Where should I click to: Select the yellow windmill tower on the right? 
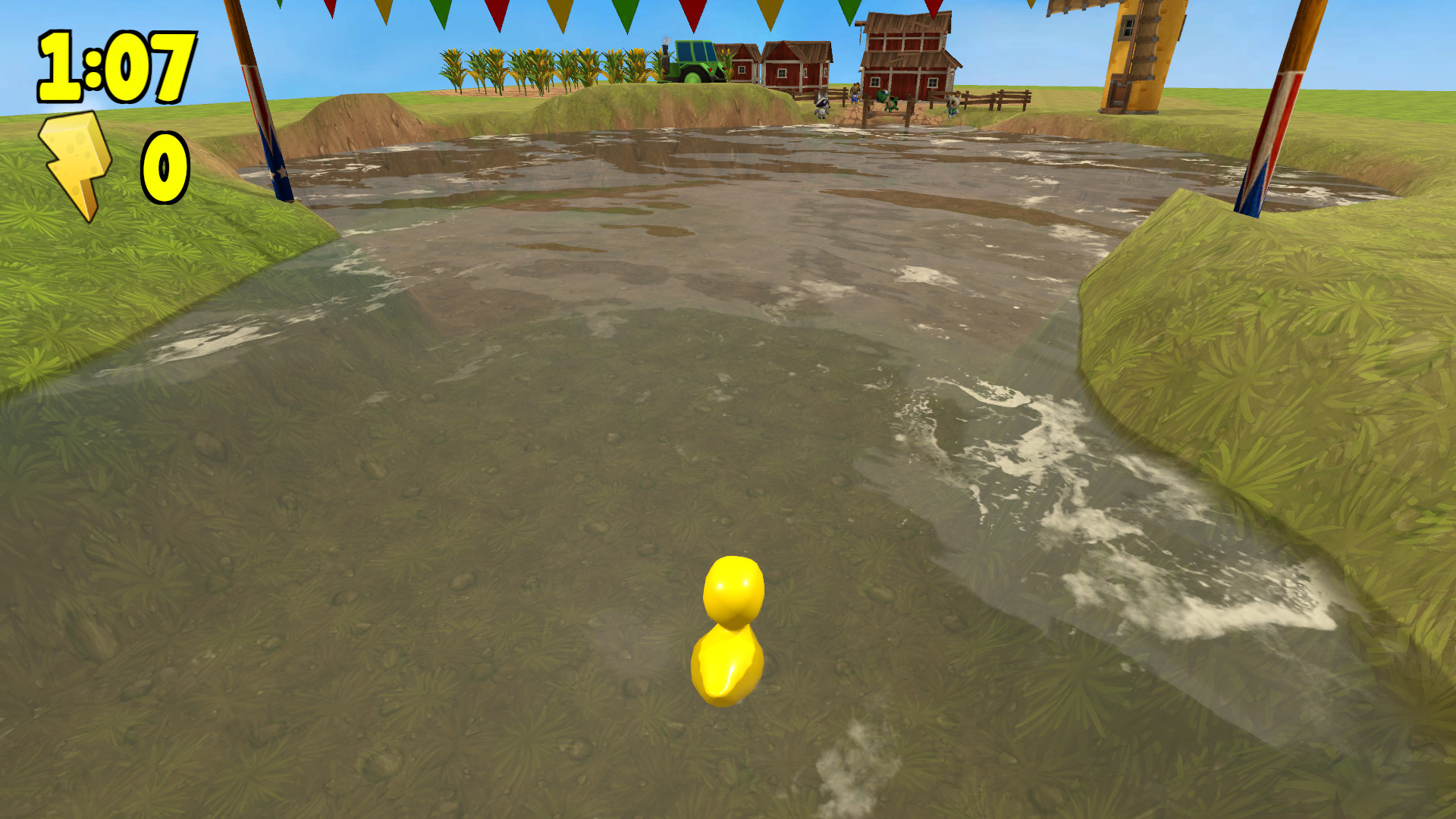(1137, 53)
